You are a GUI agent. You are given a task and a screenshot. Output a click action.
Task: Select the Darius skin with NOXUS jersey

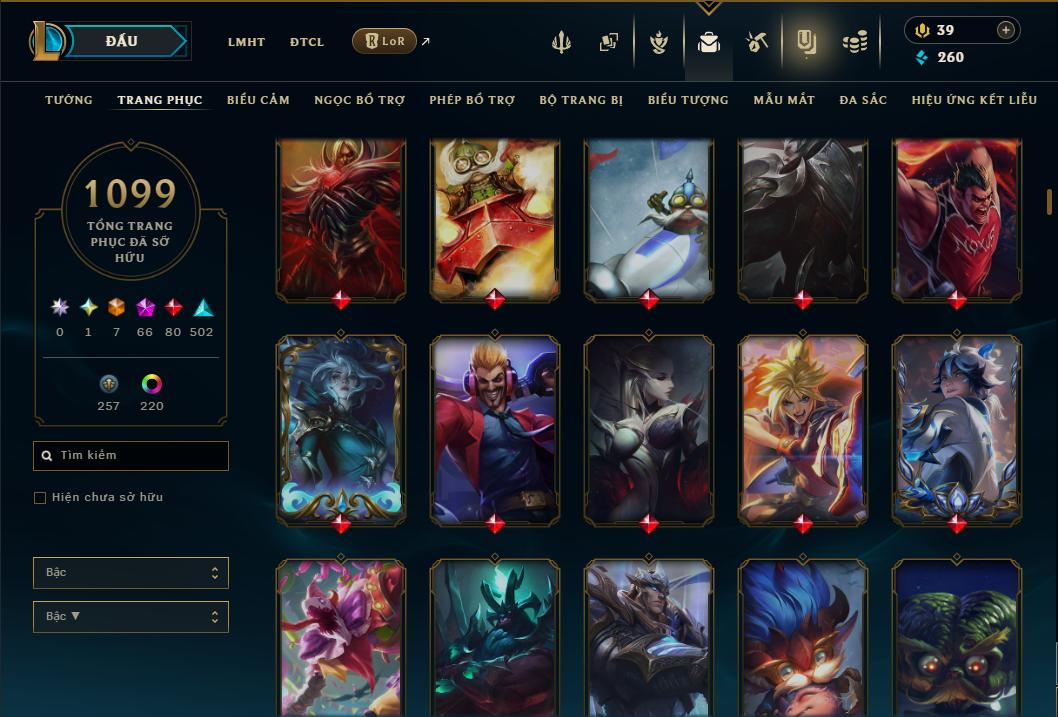(x=956, y=218)
